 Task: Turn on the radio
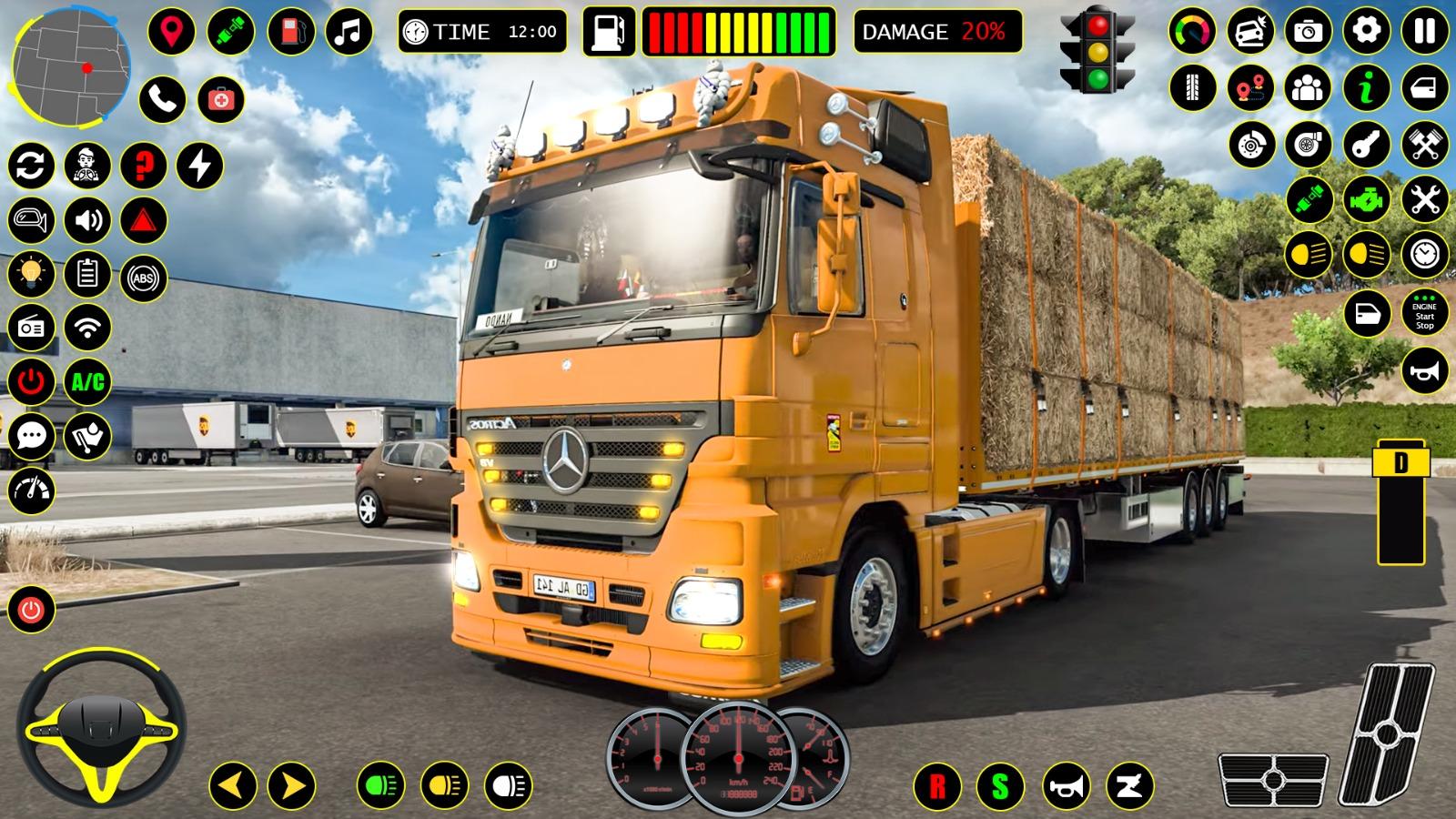tap(30, 325)
